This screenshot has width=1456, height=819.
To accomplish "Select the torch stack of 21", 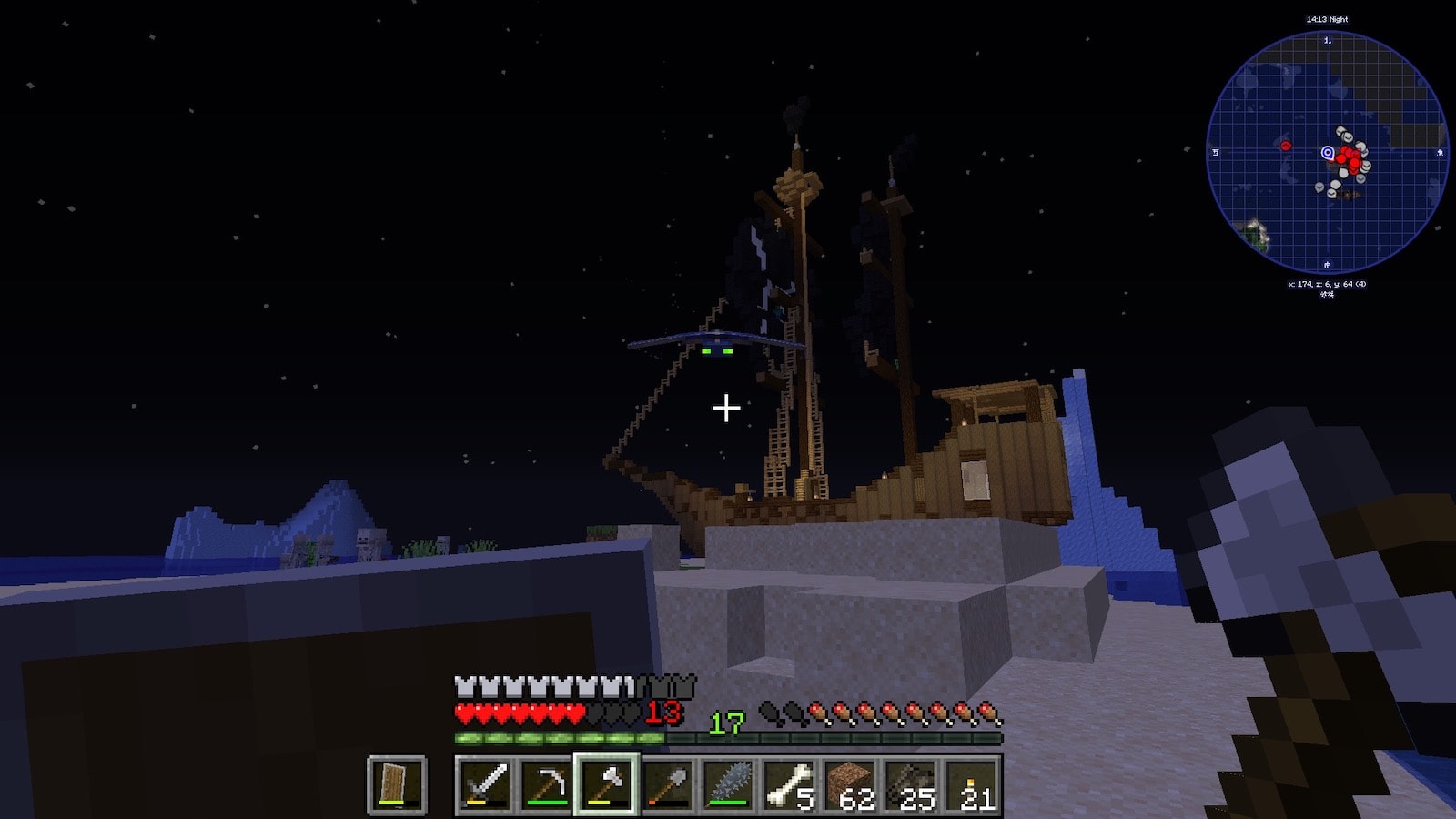I will pyautogui.click(x=972, y=784).
